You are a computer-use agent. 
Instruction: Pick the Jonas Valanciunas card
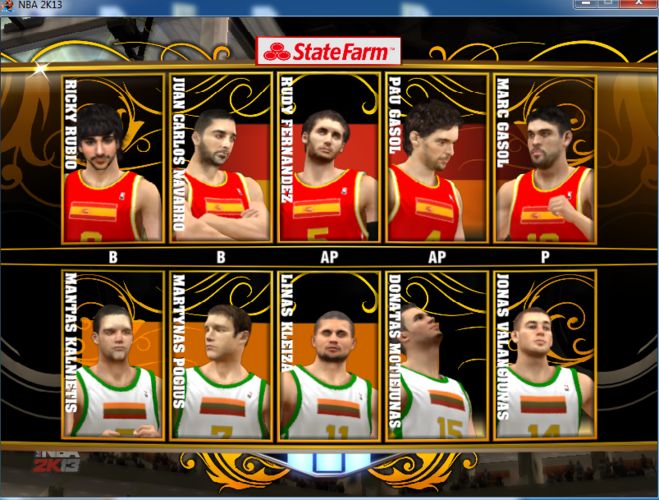(545, 354)
